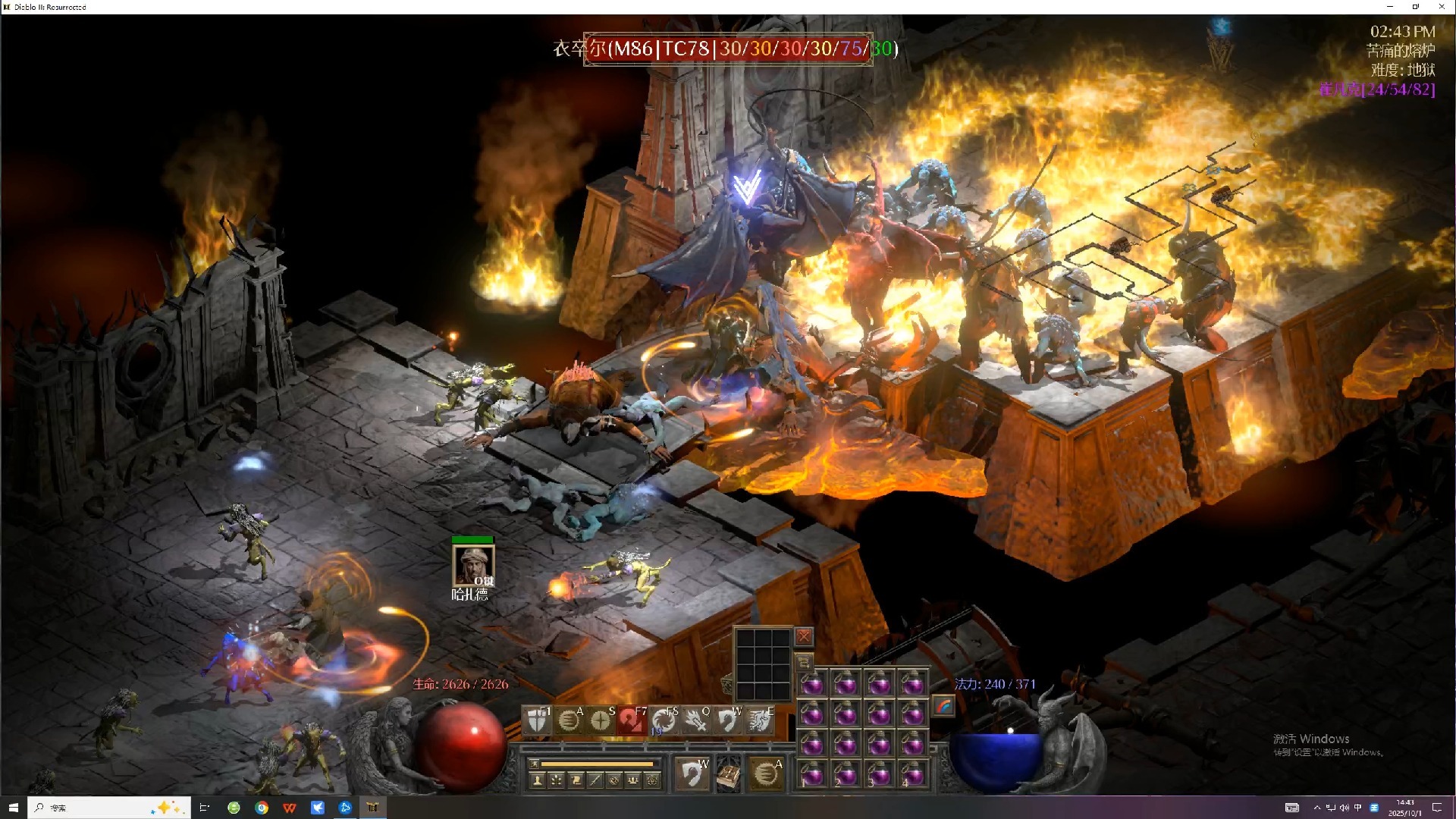Open Chrome from the Windows taskbar
1456x819 pixels.
coord(262,808)
